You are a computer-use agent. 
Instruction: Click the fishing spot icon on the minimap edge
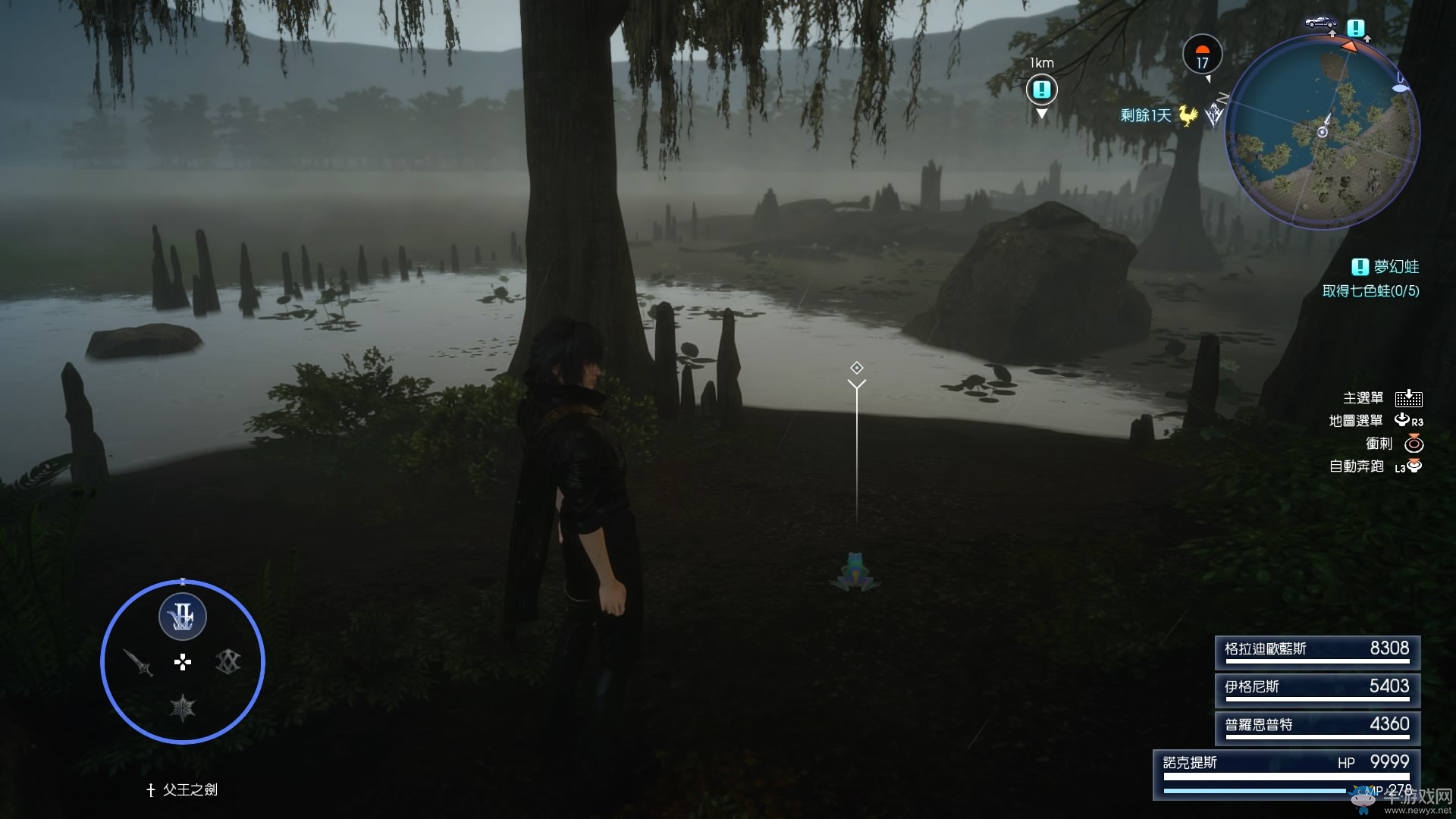point(1401,87)
